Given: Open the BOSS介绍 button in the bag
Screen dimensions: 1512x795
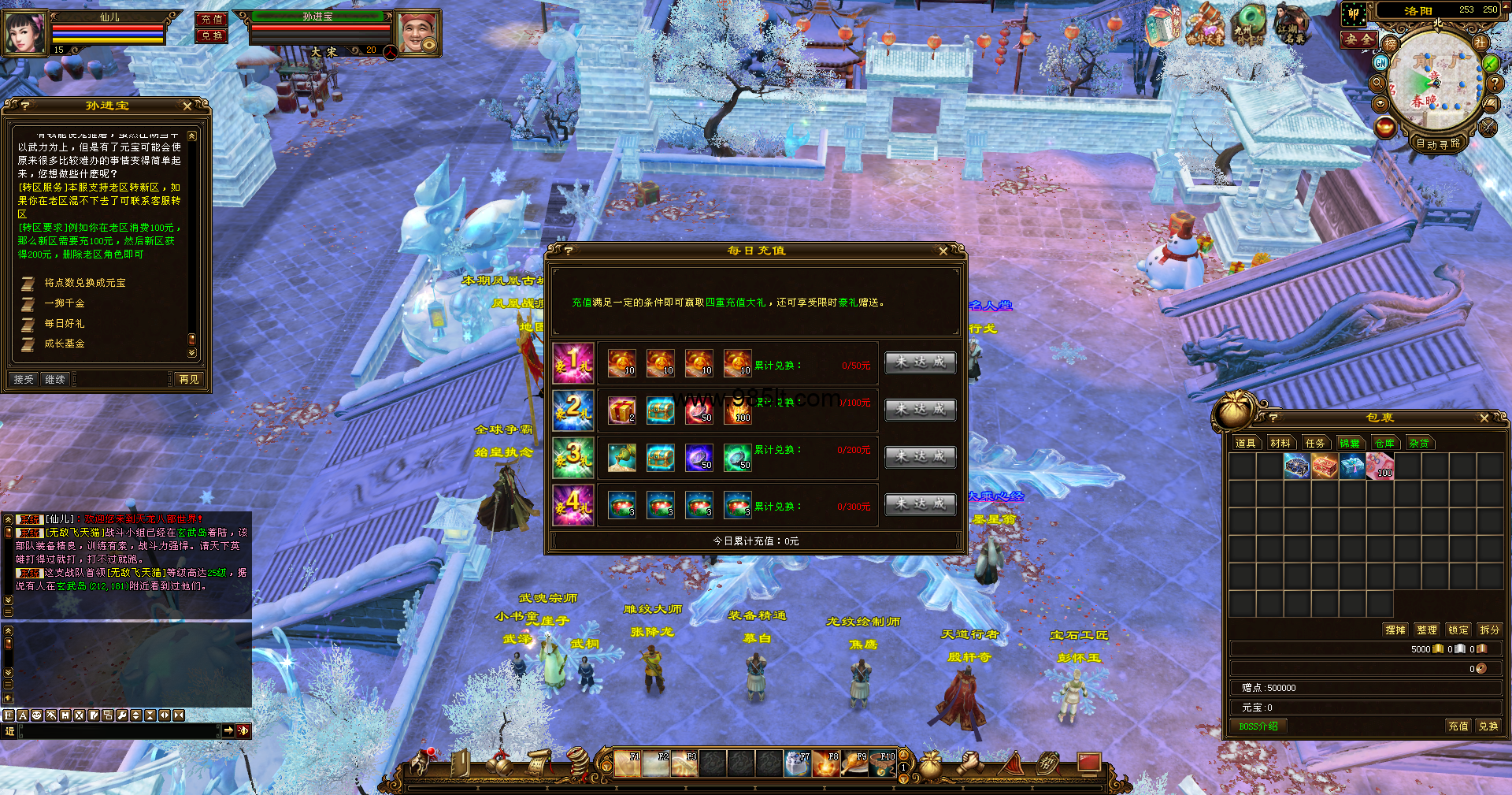Looking at the screenshot, I should pos(1258,726).
